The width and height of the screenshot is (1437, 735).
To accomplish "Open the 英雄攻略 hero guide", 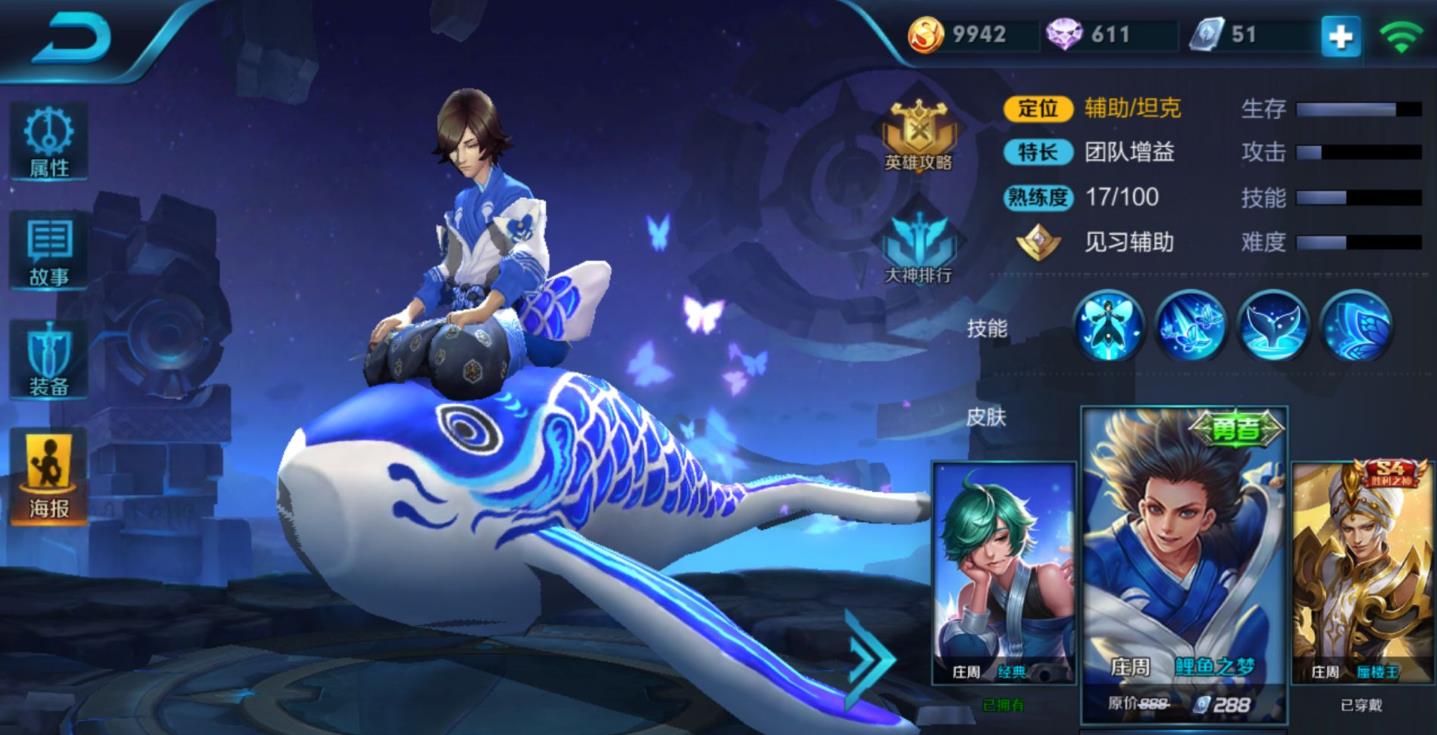I will point(918,135).
